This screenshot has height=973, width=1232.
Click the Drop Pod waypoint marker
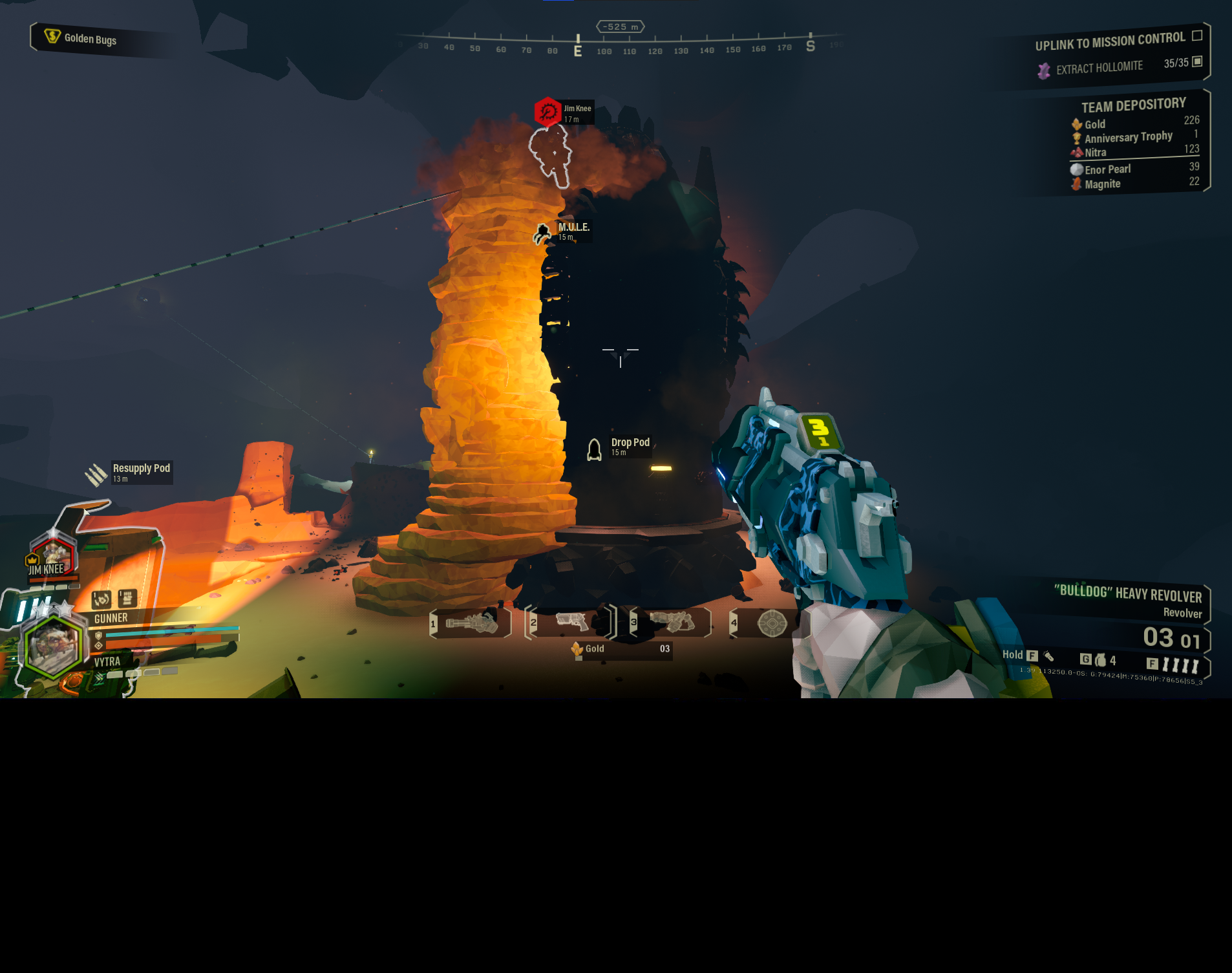click(595, 449)
